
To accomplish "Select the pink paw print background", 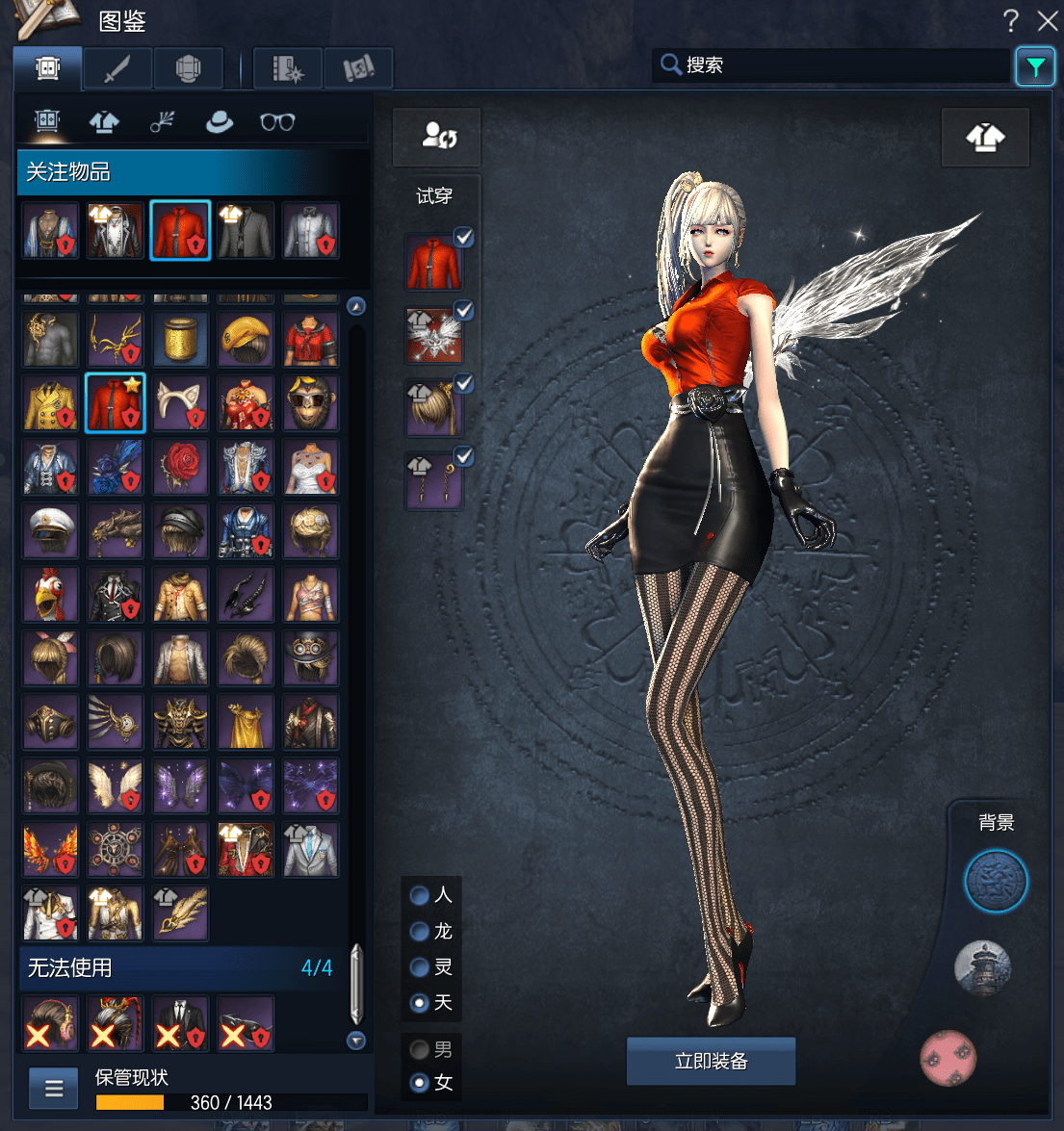I will (x=948, y=1058).
